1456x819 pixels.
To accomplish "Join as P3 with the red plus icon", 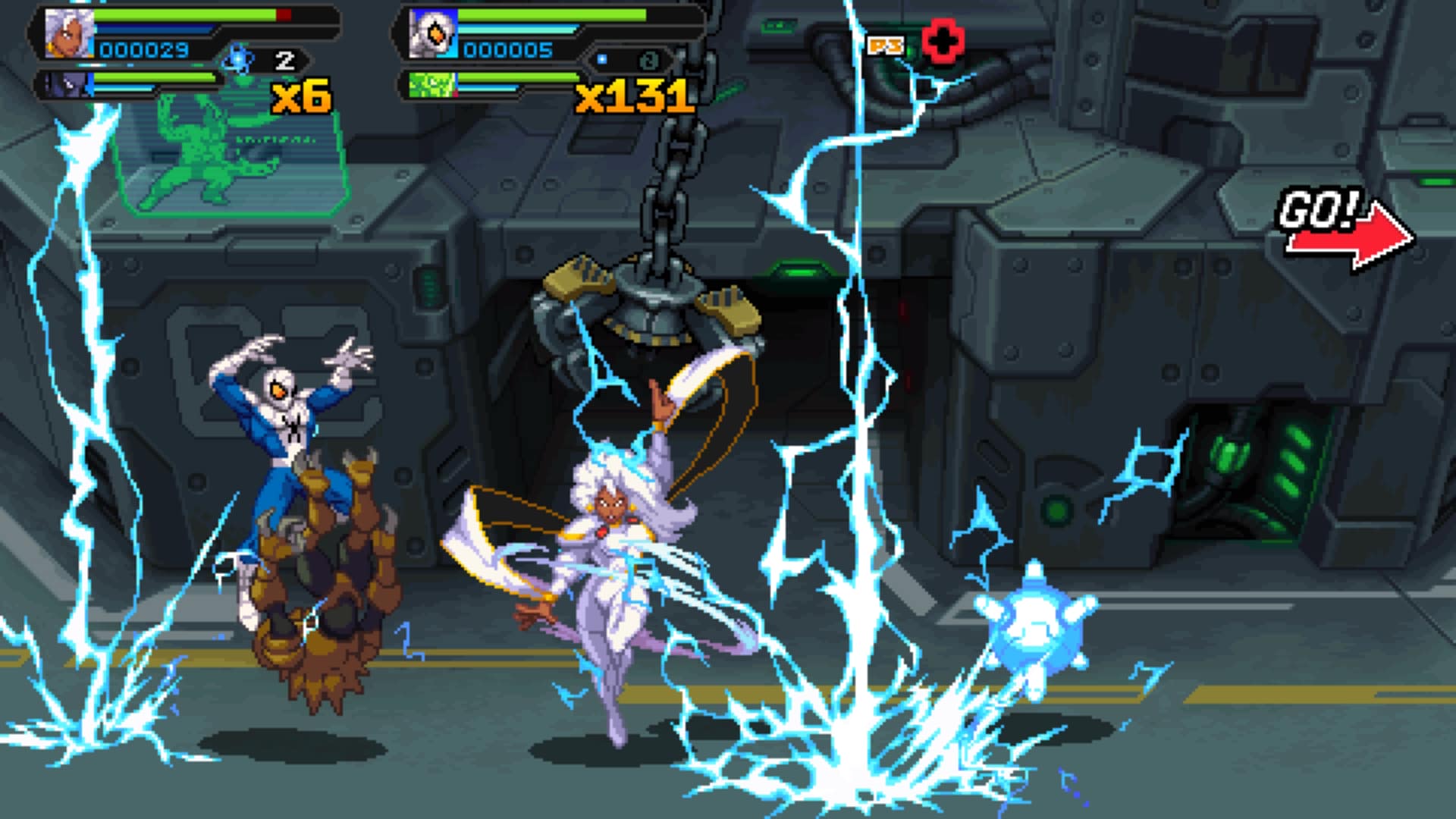I will coord(943,42).
